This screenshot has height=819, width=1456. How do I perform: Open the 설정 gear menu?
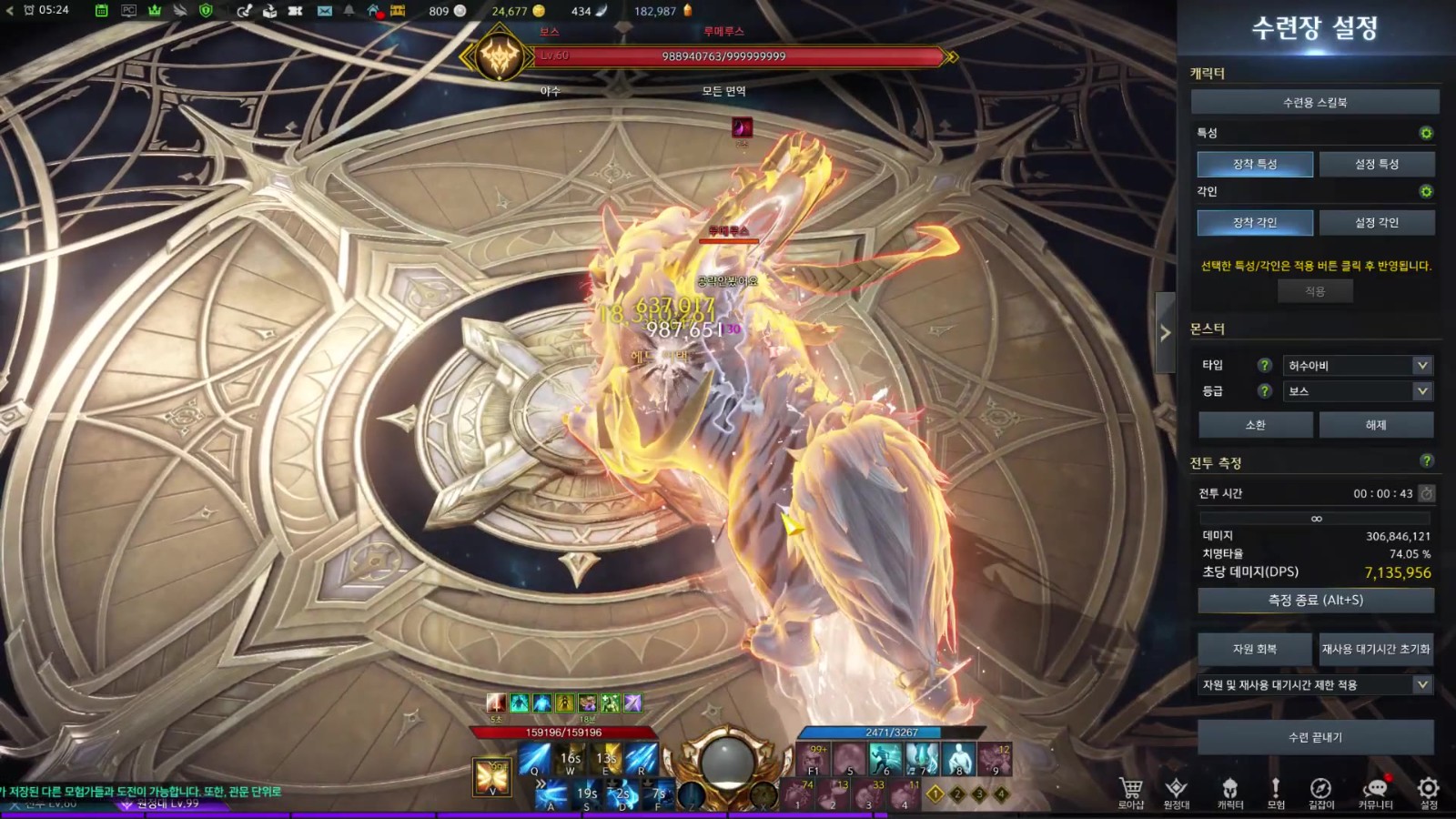pyautogui.click(x=1429, y=790)
